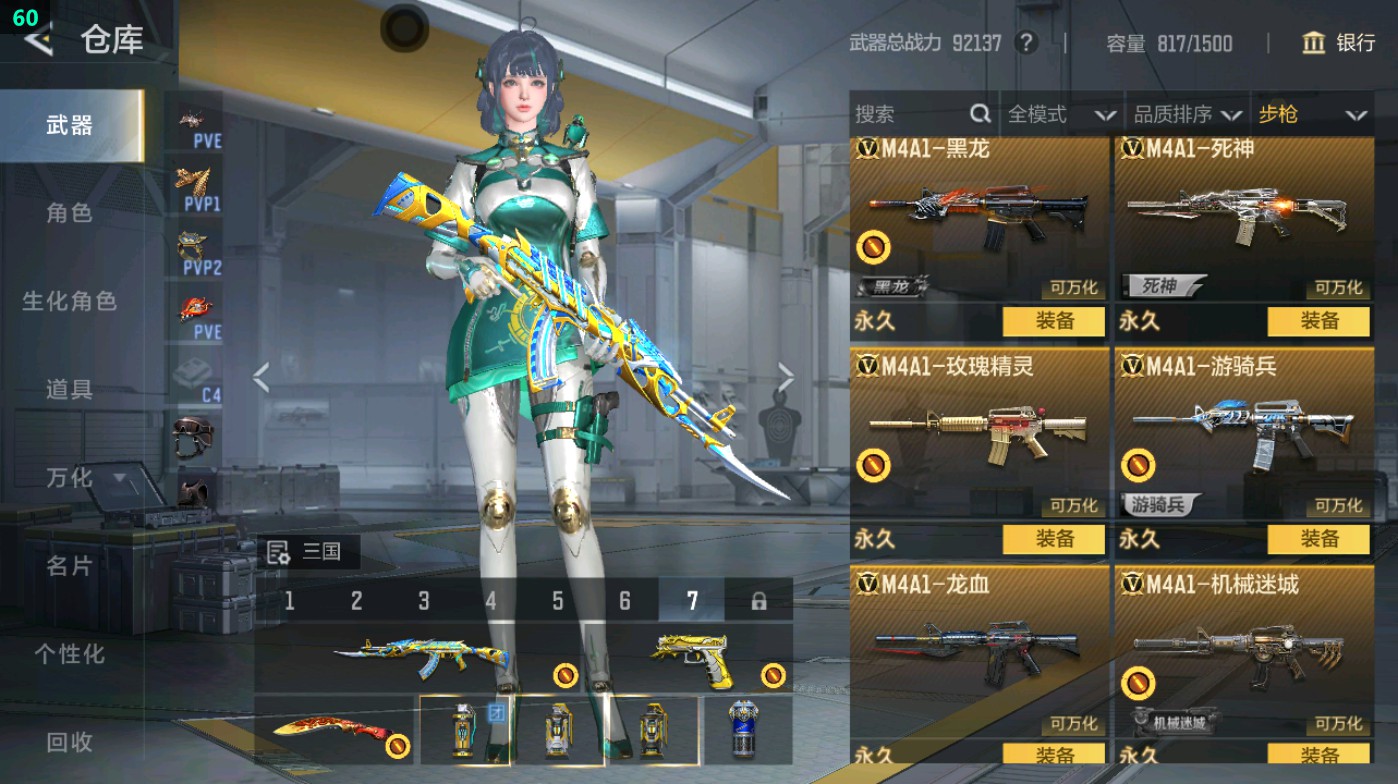Open the 品质排序 sort dropdown

click(x=1187, y=115)
